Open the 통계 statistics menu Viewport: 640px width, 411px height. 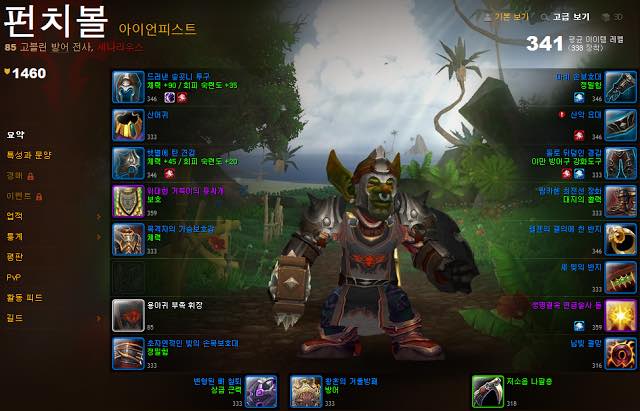click(x=15, y=237)
